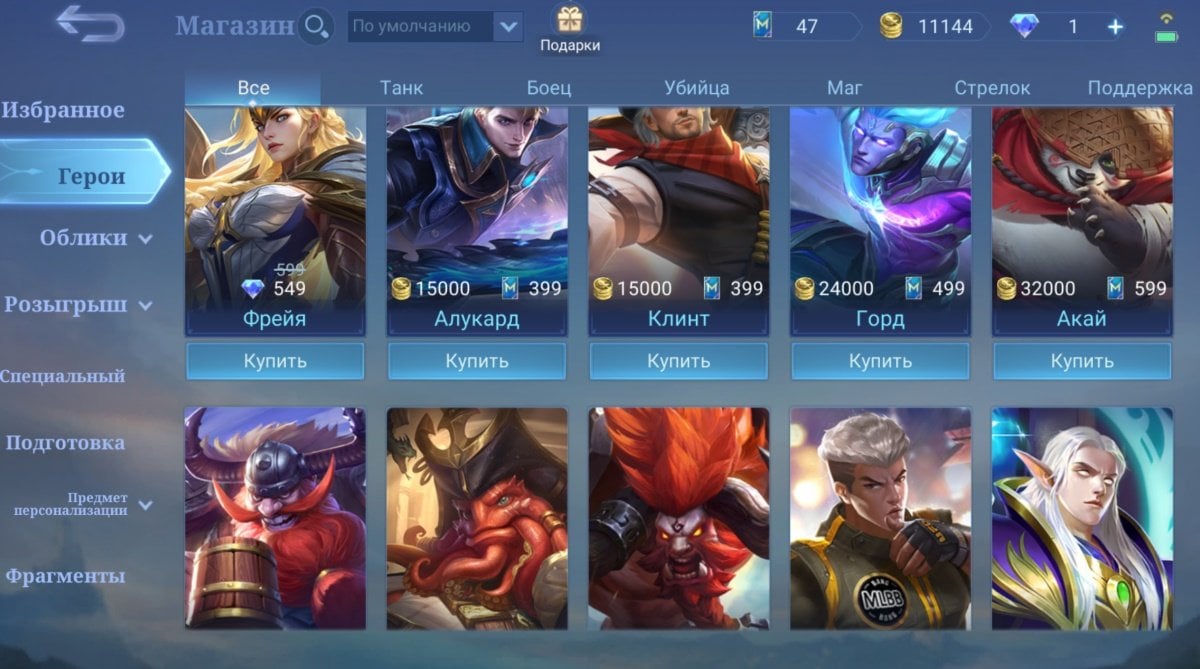Expand the Облики menu entry
The width and height of the screenshot is (1200, 669).
point(95,238)
